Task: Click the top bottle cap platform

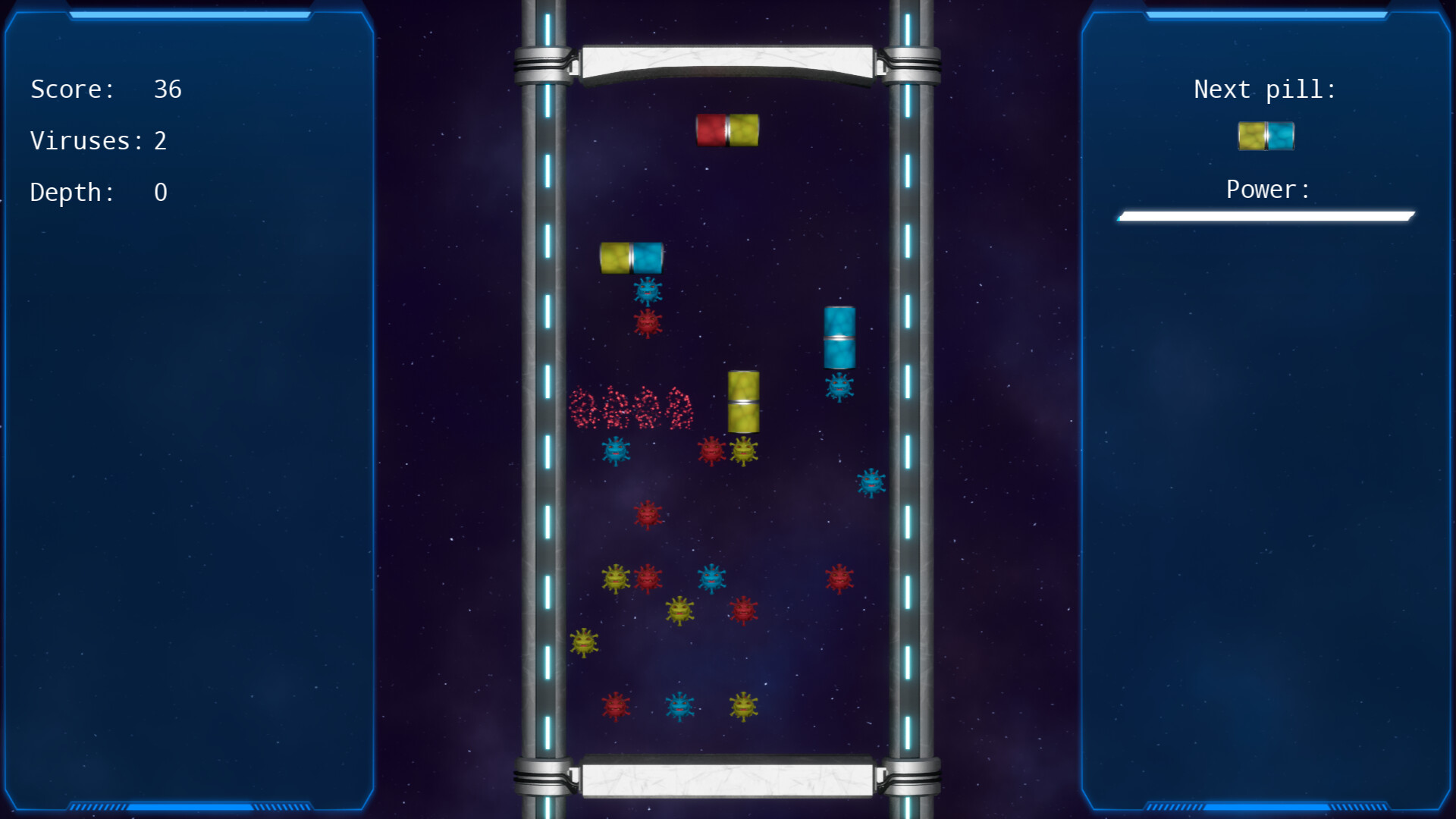Action: click(x=728, y=64)
